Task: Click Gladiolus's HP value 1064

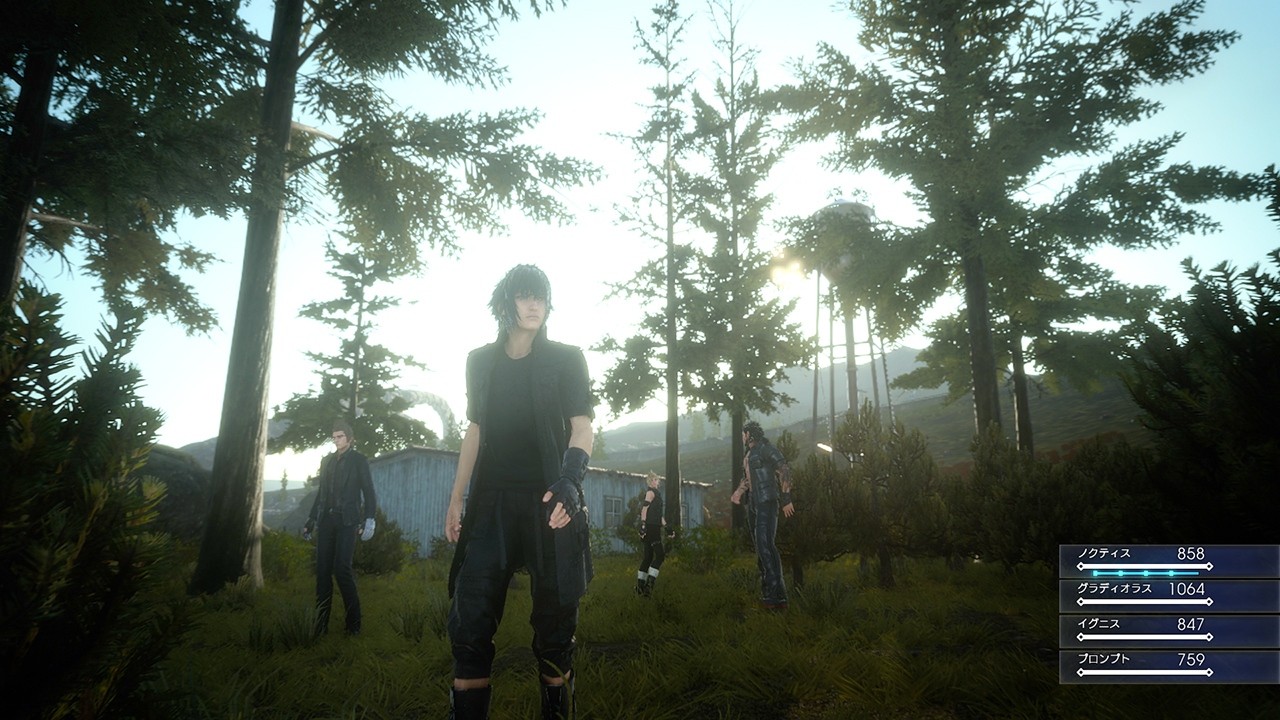Action: pos(1186,589)
